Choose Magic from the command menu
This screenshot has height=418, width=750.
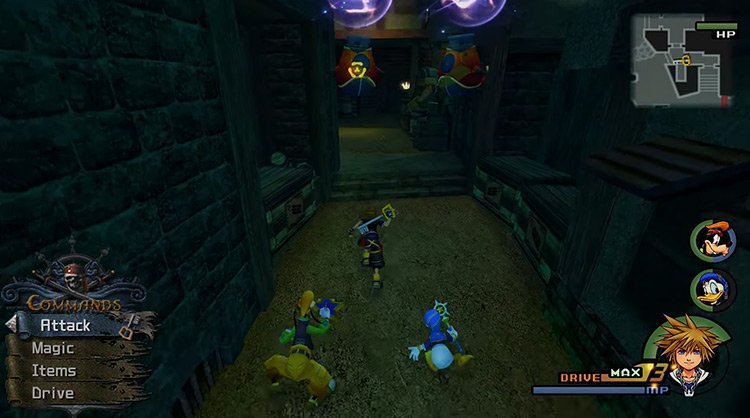(53, 348)
